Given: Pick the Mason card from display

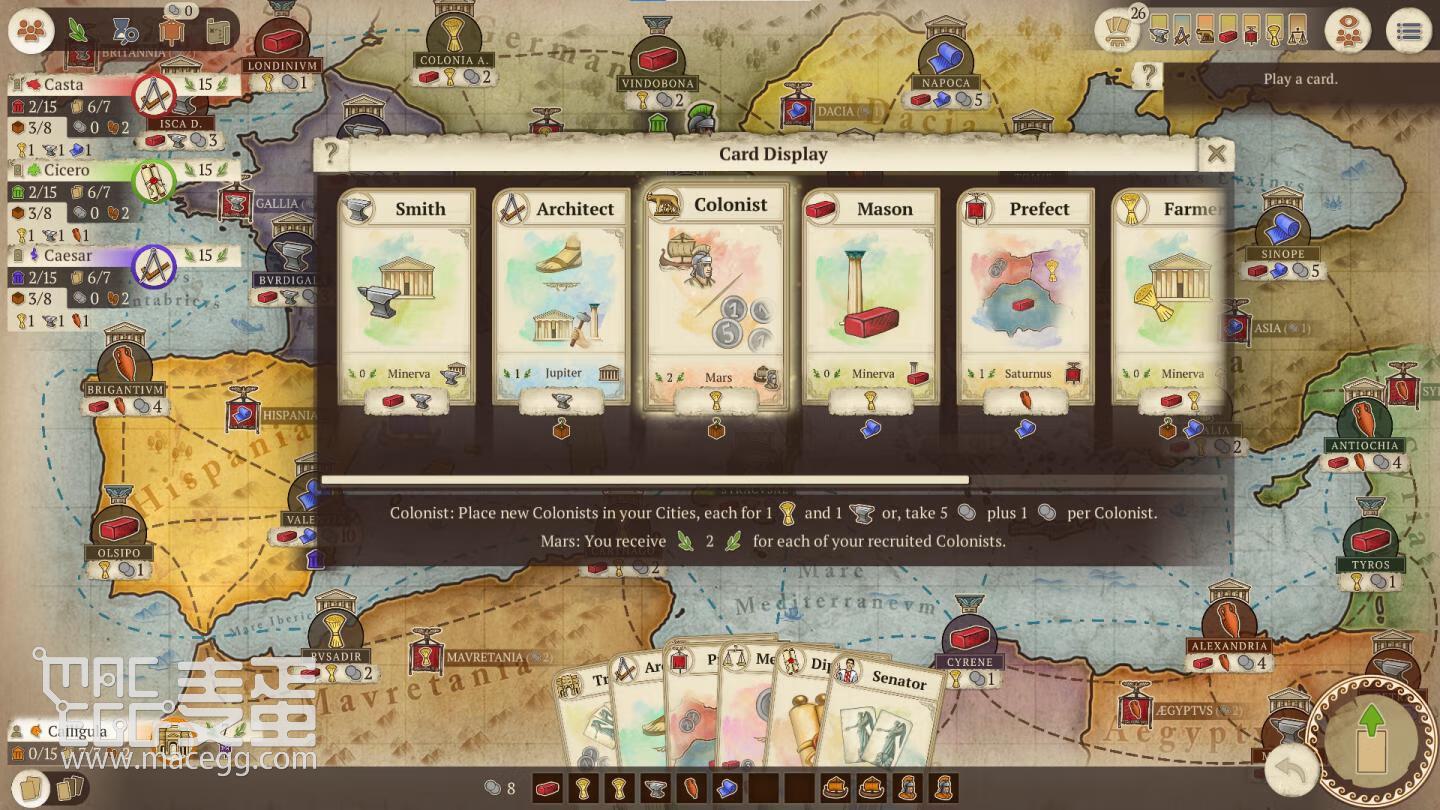Looking at the screenshot, I should pyautogui.click(x=870, y=296).
